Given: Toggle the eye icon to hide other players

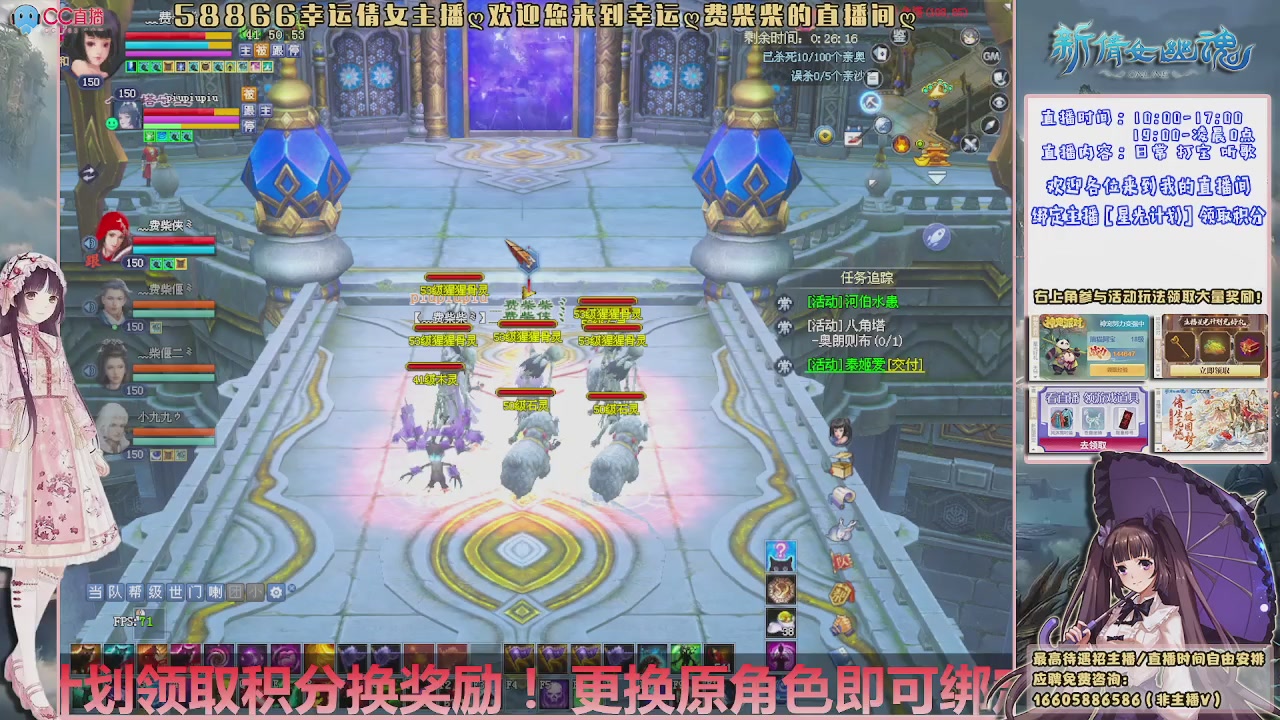Looking at the screenshot, I should [999, 103].
